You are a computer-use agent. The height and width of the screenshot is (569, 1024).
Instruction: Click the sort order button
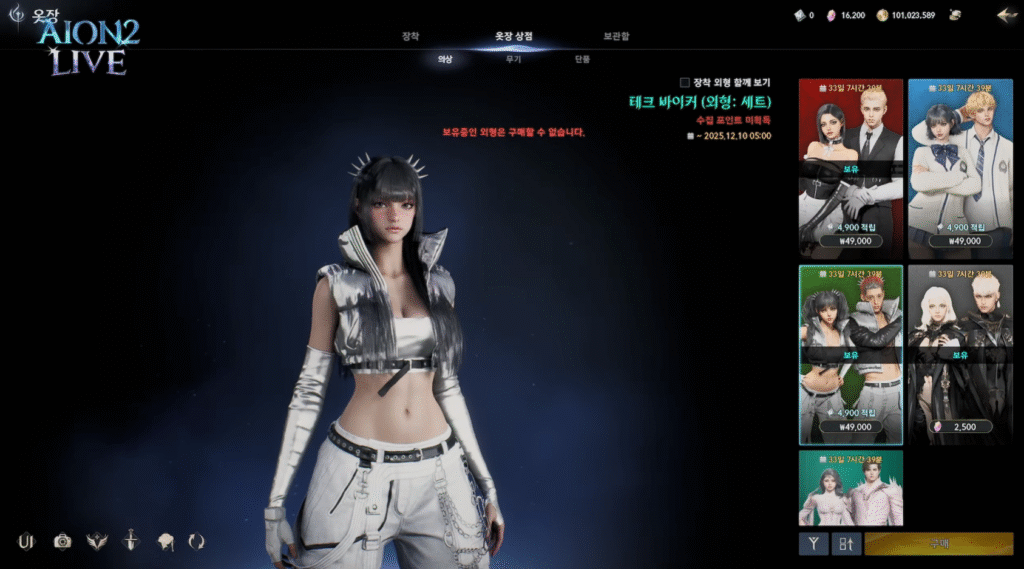click(x=846, y=544)
